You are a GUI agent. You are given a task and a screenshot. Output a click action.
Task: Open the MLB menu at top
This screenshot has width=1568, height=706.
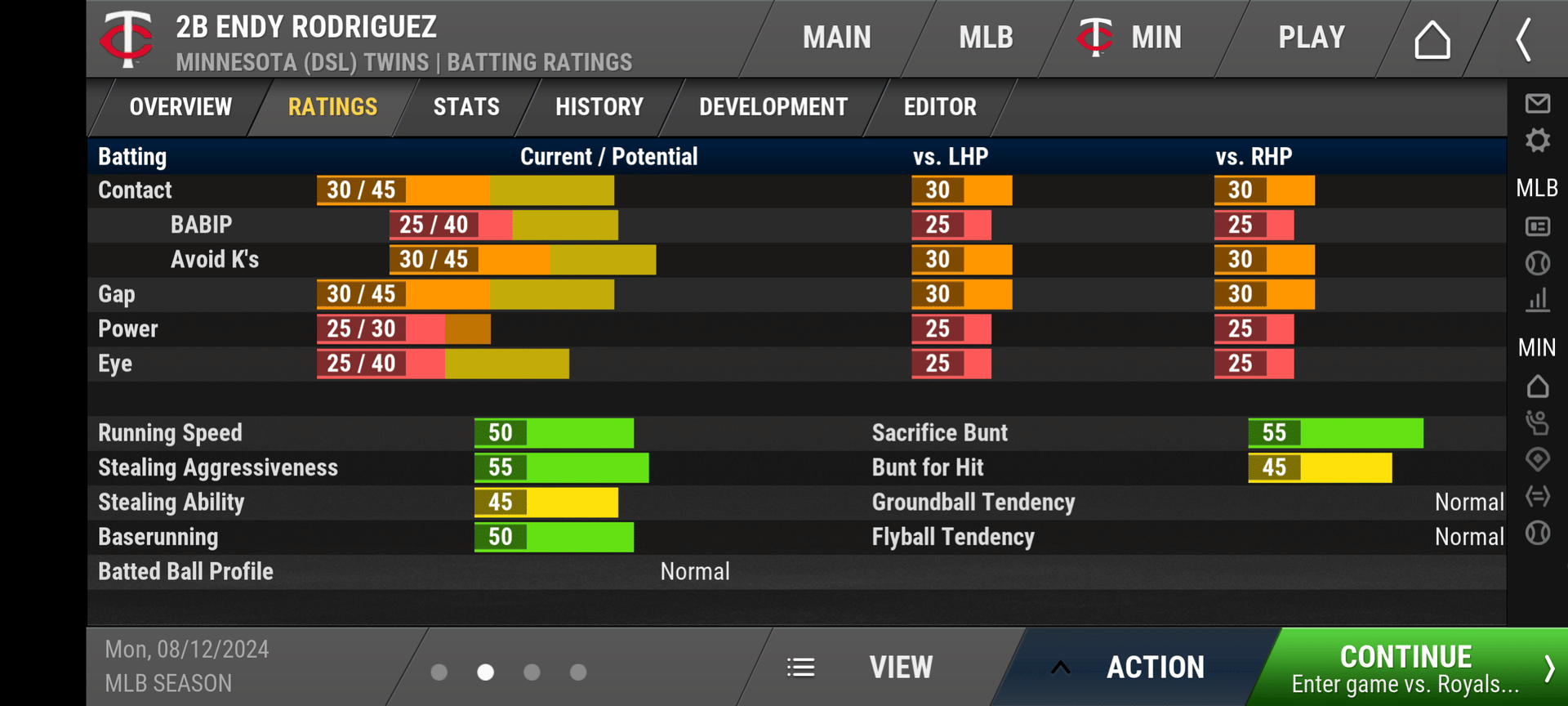(x=986, y=38)
